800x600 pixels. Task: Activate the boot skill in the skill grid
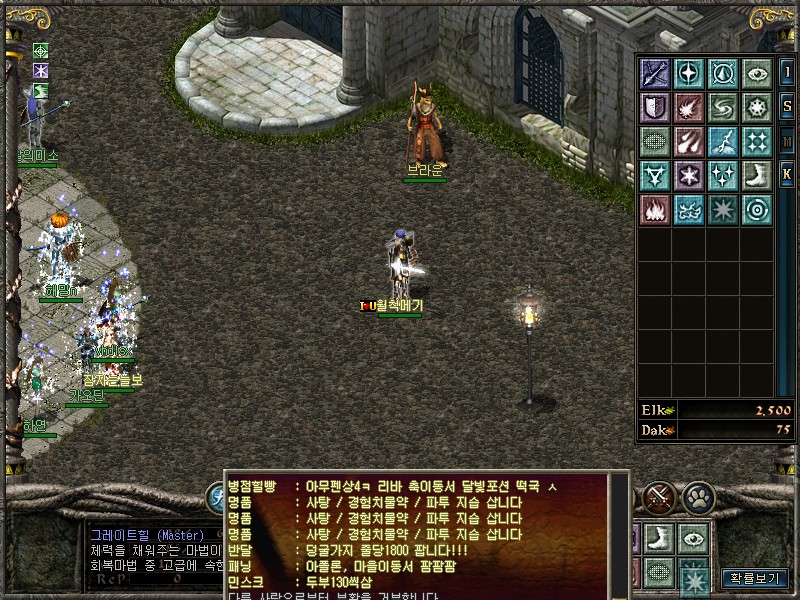757,175
